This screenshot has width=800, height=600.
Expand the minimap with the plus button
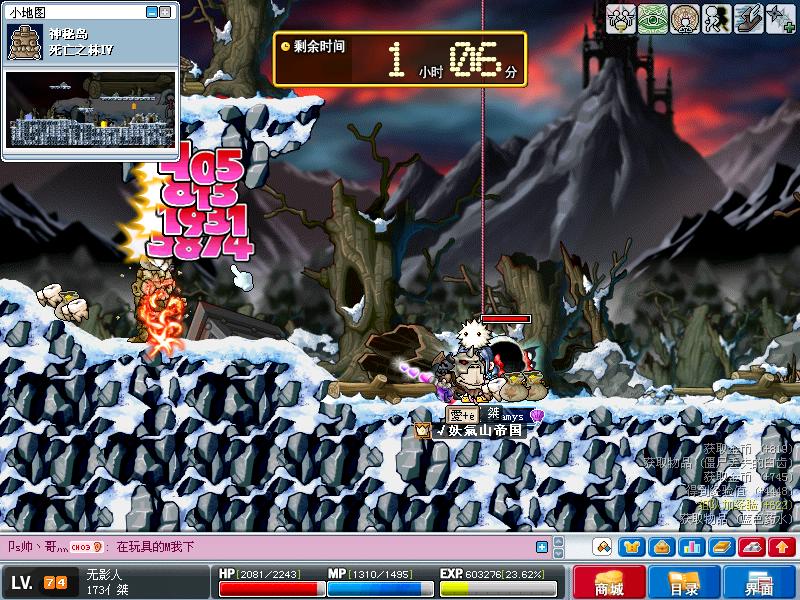166,12
